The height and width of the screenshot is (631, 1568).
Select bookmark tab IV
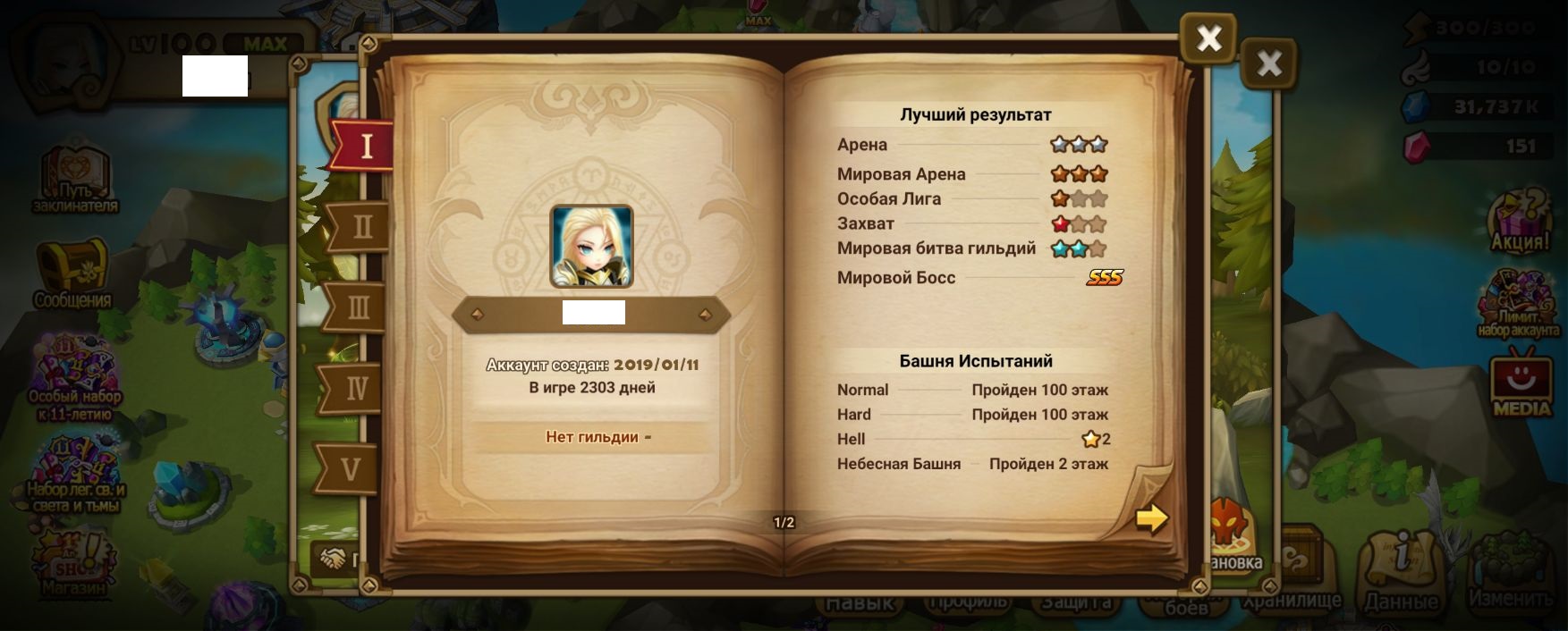point(356,389)
